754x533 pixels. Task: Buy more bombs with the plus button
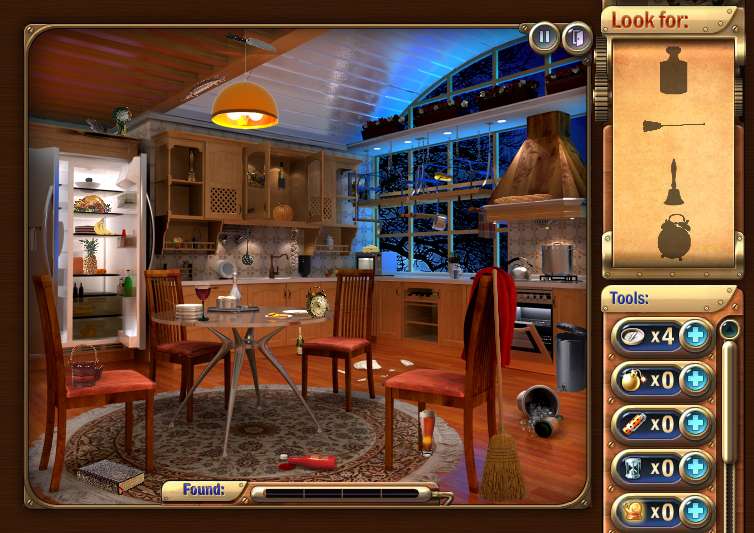(694, 380)
